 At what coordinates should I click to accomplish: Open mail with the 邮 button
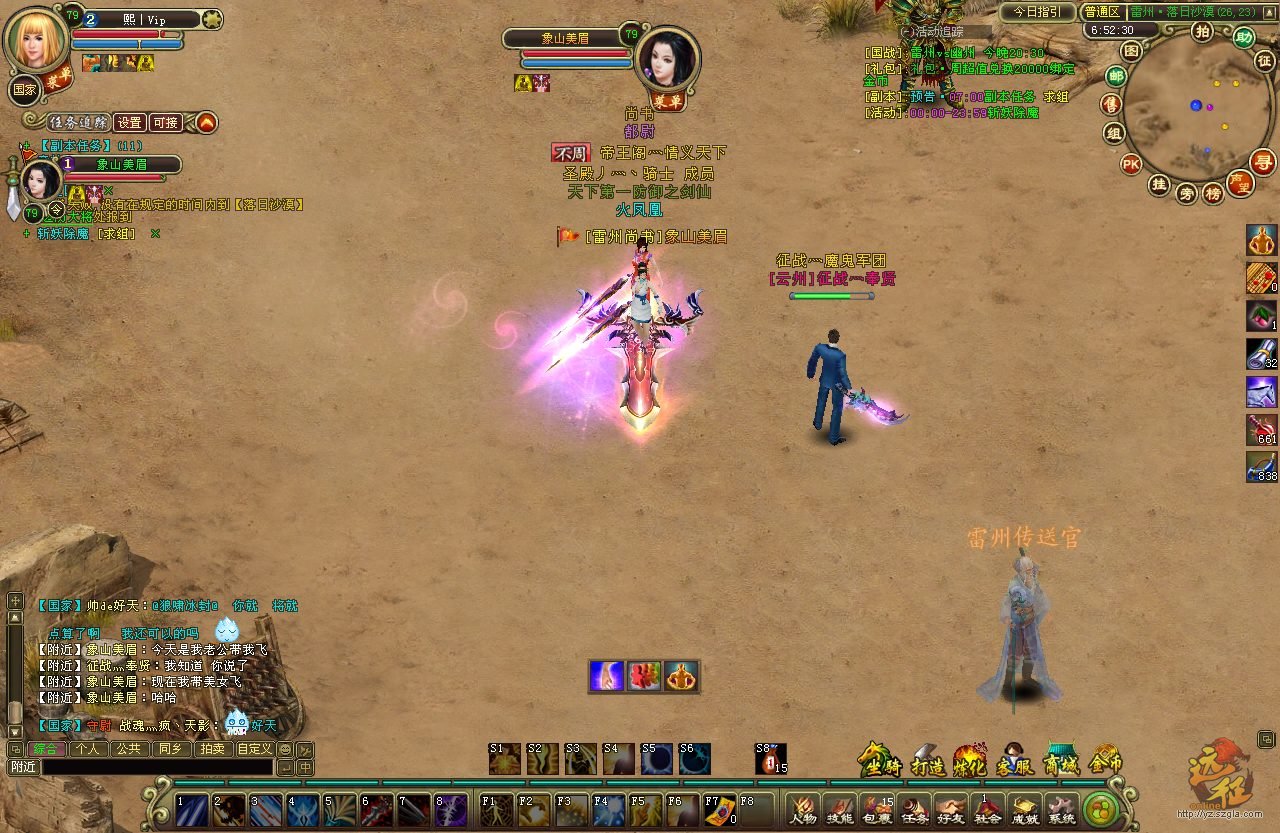click(1116, 75)
